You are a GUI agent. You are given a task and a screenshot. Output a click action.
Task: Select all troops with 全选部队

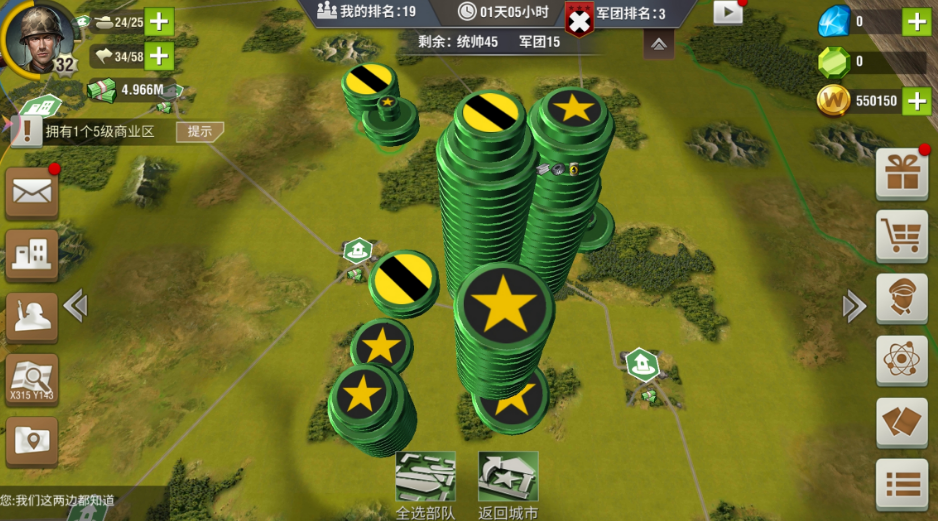[425, 480]
